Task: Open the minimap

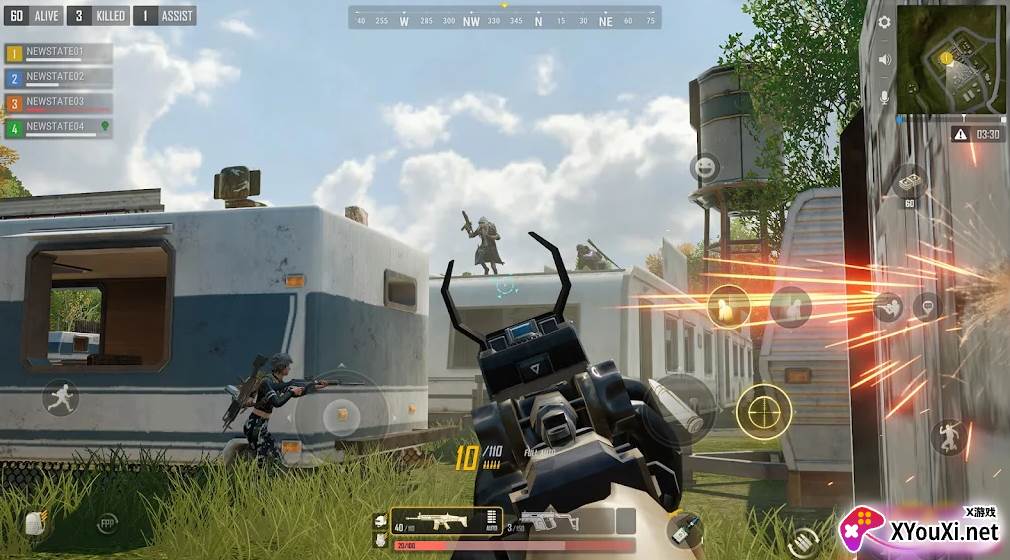Action: pos(951,59)
